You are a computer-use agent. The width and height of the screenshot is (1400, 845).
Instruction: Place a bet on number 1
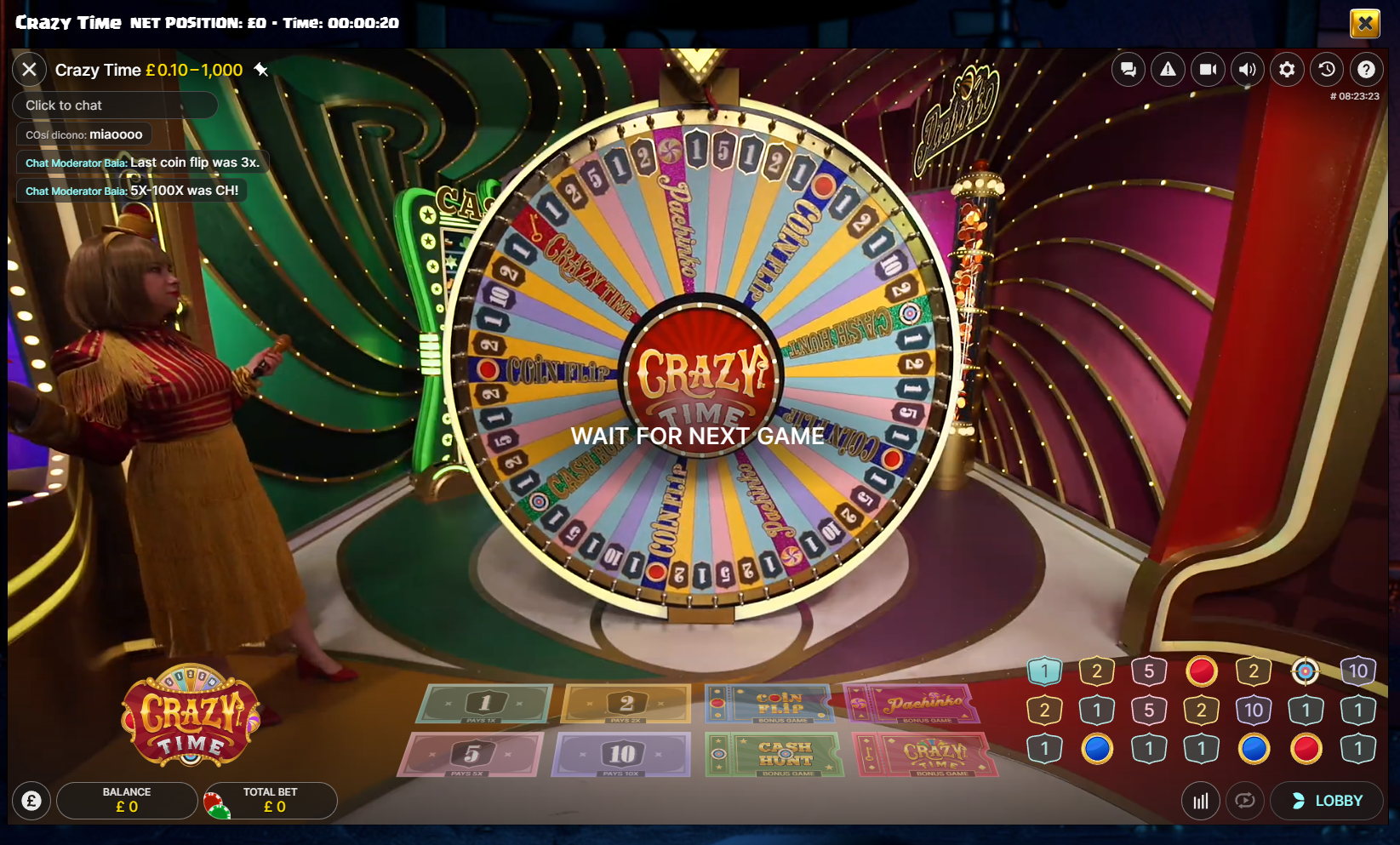coord(485,704)
